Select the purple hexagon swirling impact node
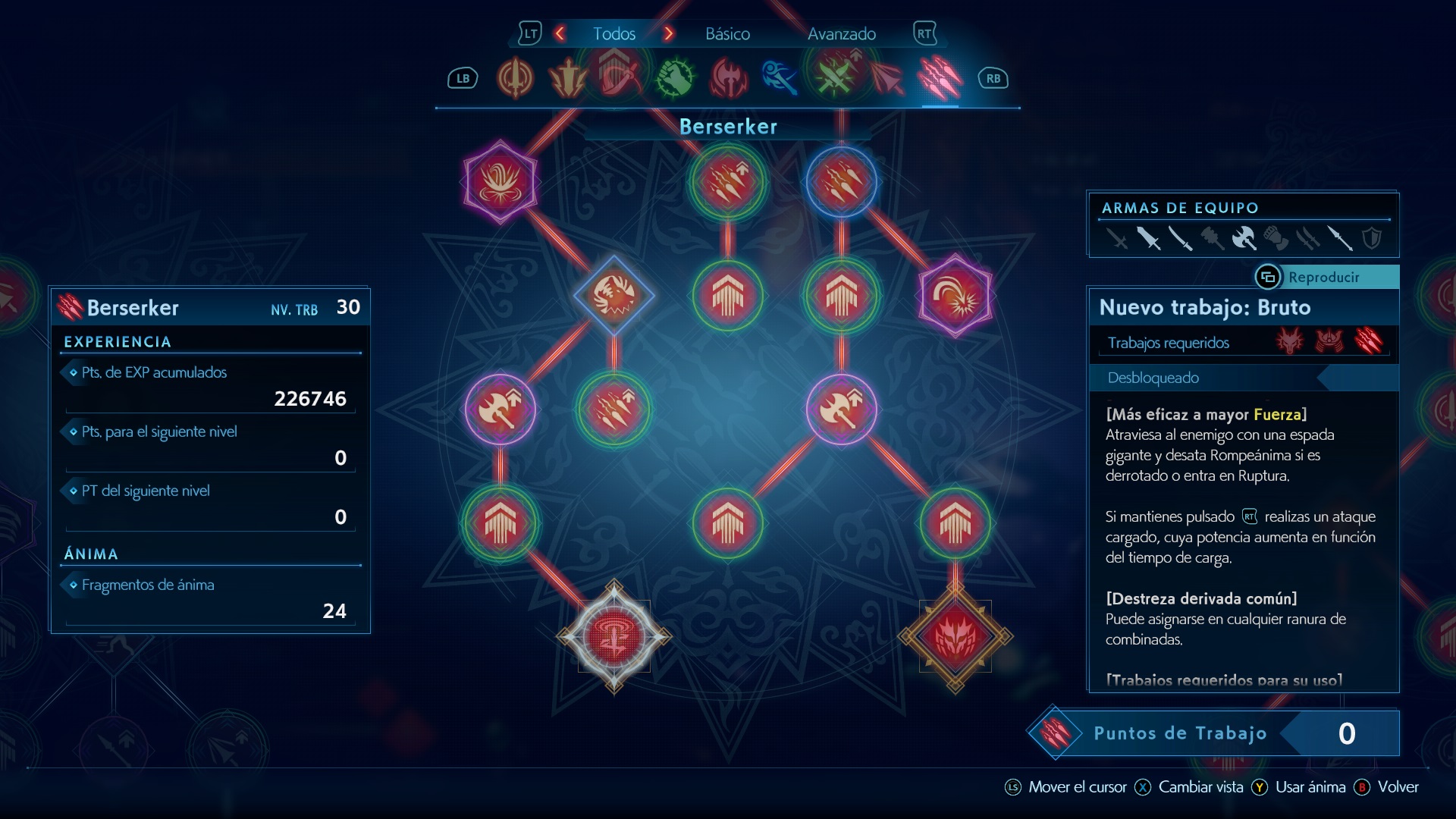 tap(955, 296)
